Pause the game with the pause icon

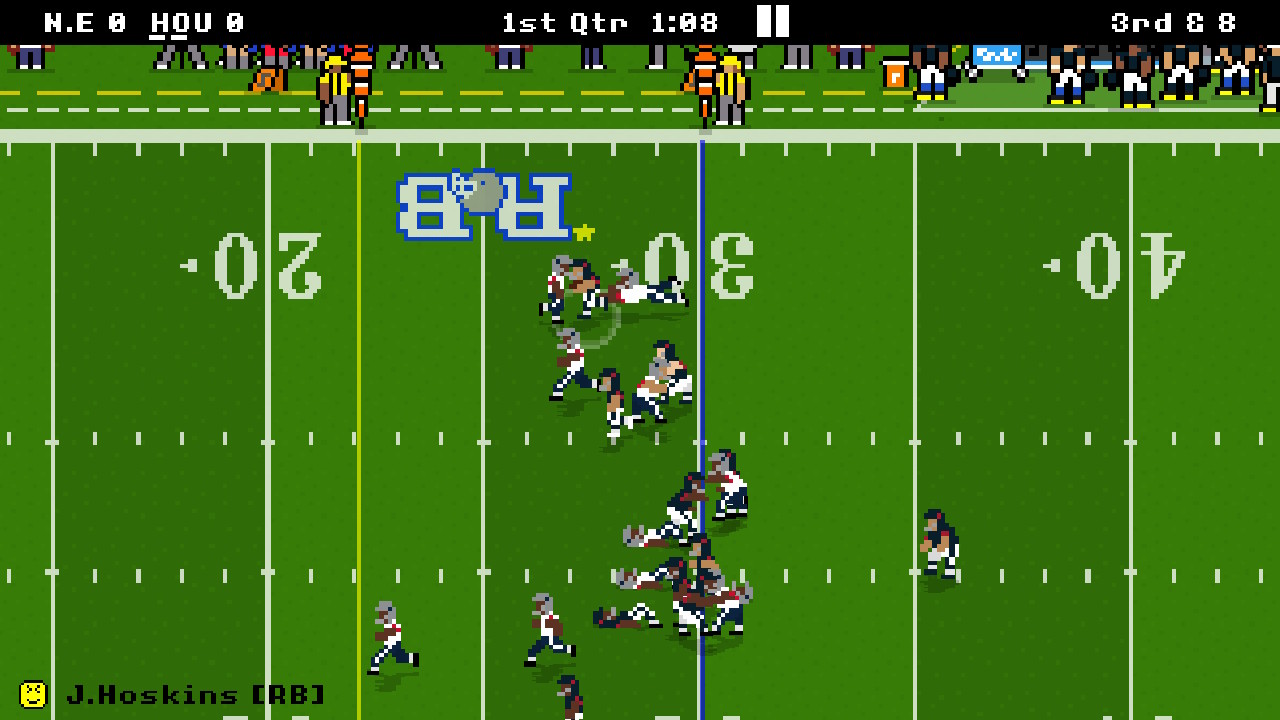click(771, 21)
